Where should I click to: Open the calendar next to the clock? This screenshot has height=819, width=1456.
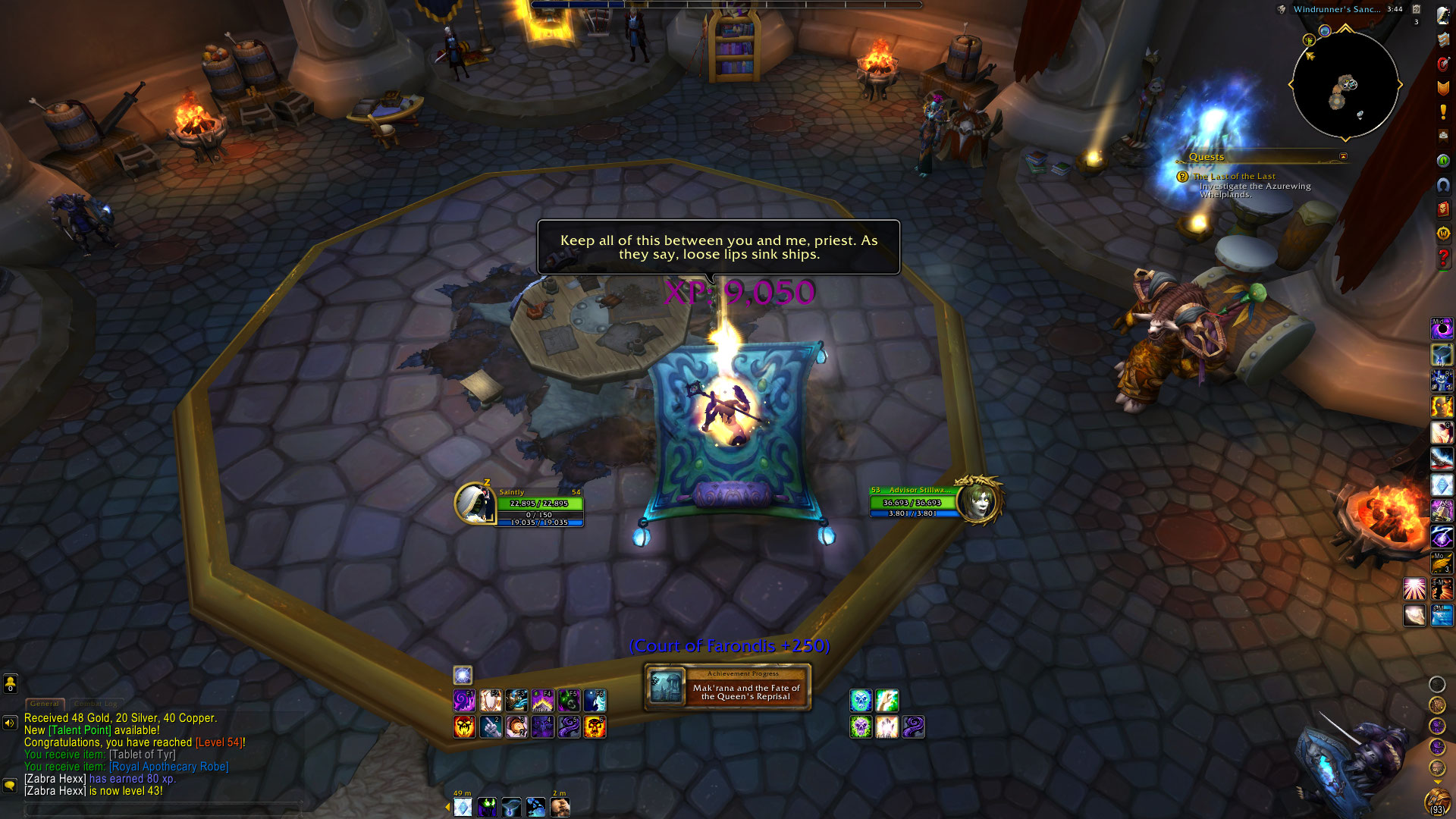pos(1416,10)
